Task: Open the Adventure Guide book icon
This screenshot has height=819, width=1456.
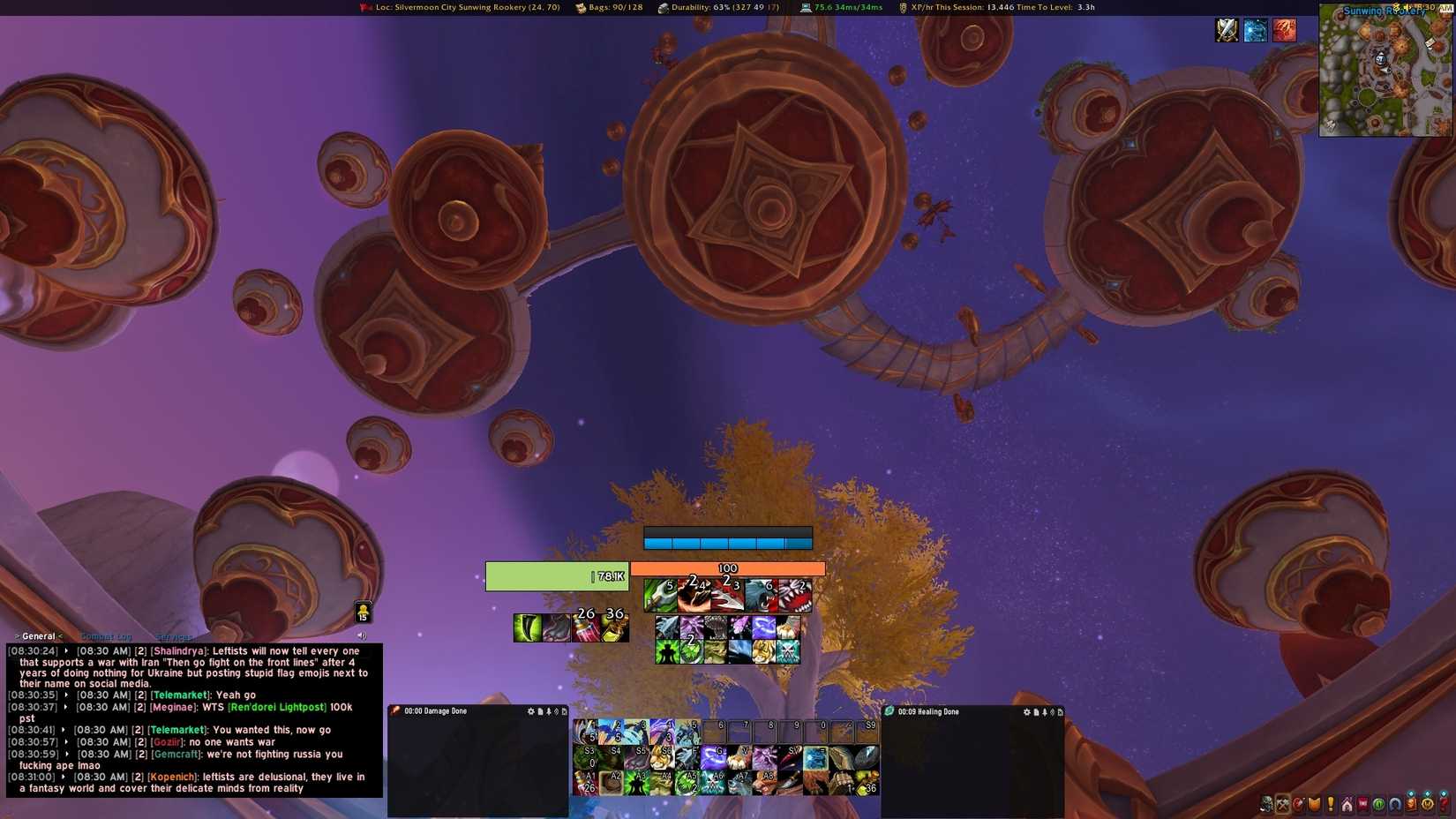Action: point(1411,805)
